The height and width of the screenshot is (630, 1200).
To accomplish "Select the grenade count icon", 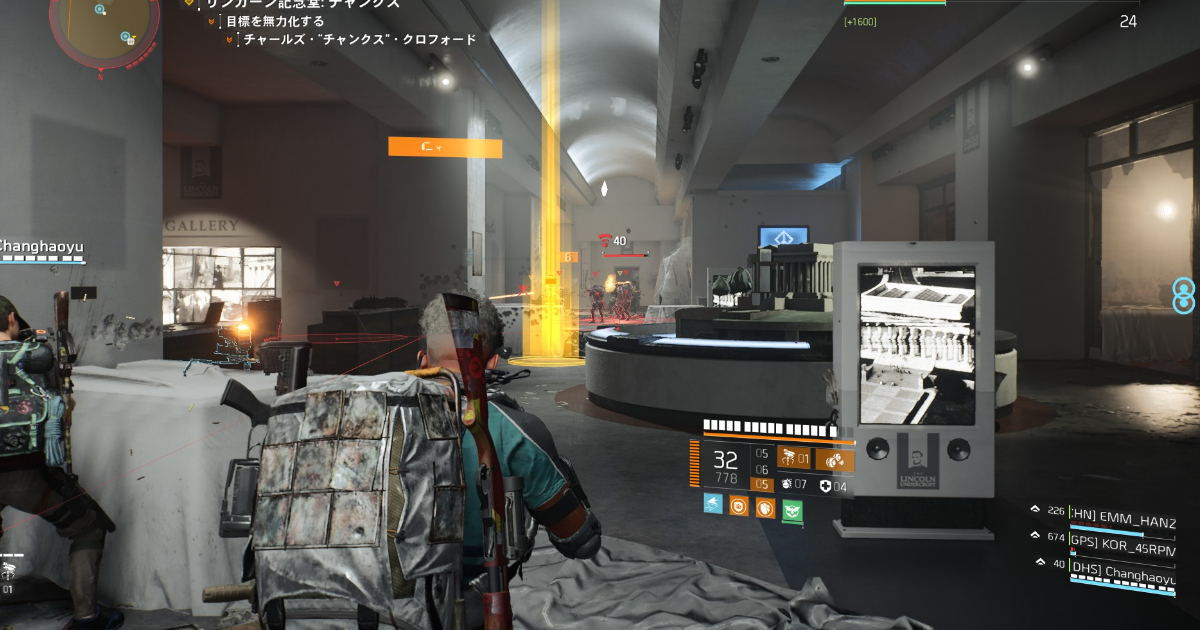I will (x=787, y=485).
